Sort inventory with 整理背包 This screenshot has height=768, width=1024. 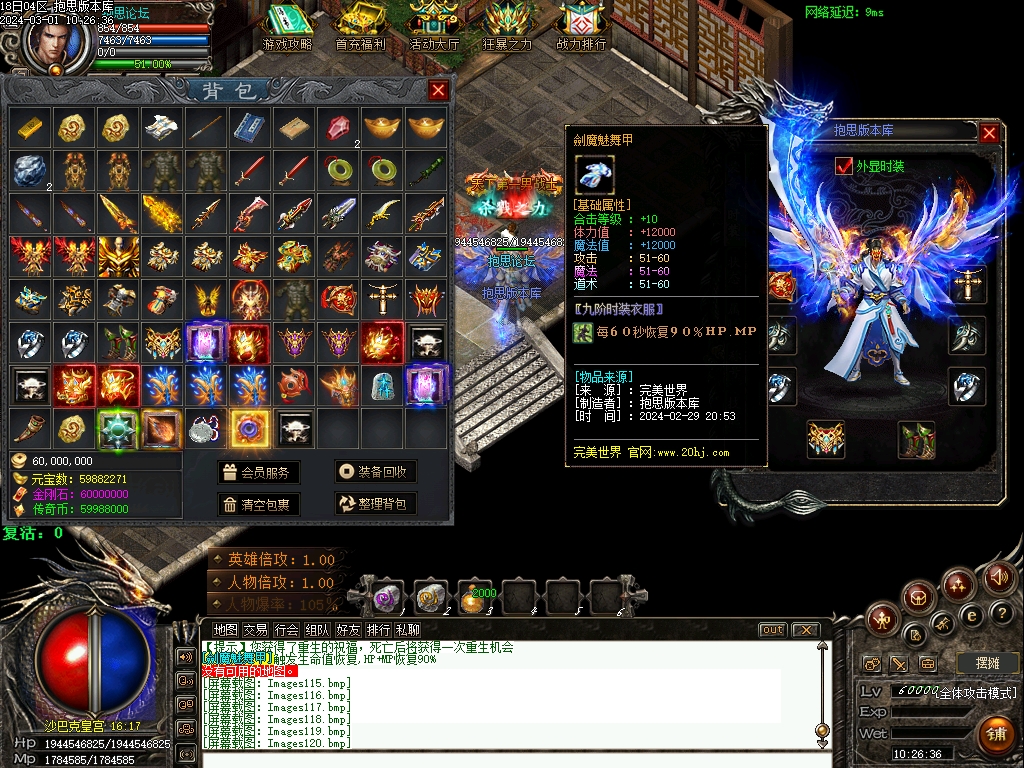click(375, 504)
